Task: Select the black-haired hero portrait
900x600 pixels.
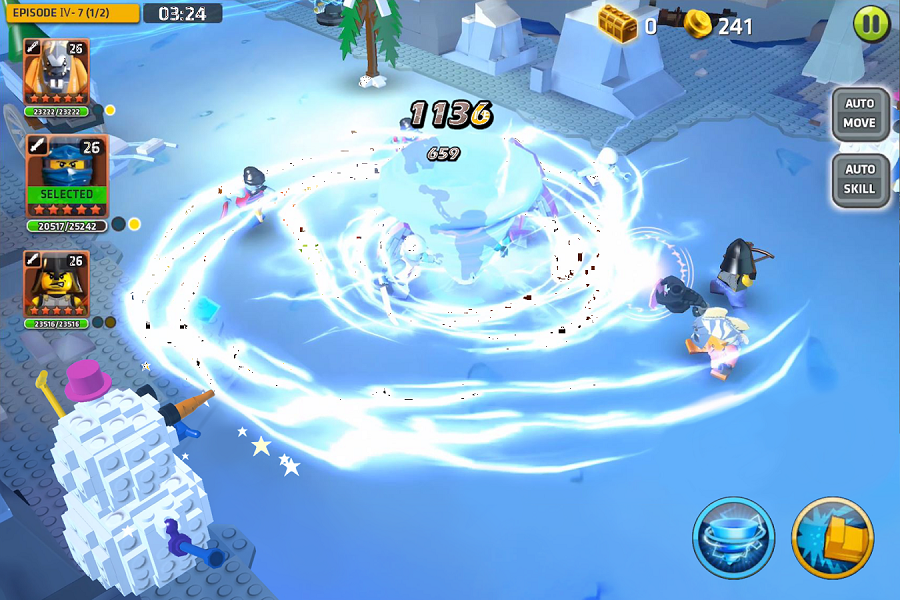Action: [x=56, y=283]
